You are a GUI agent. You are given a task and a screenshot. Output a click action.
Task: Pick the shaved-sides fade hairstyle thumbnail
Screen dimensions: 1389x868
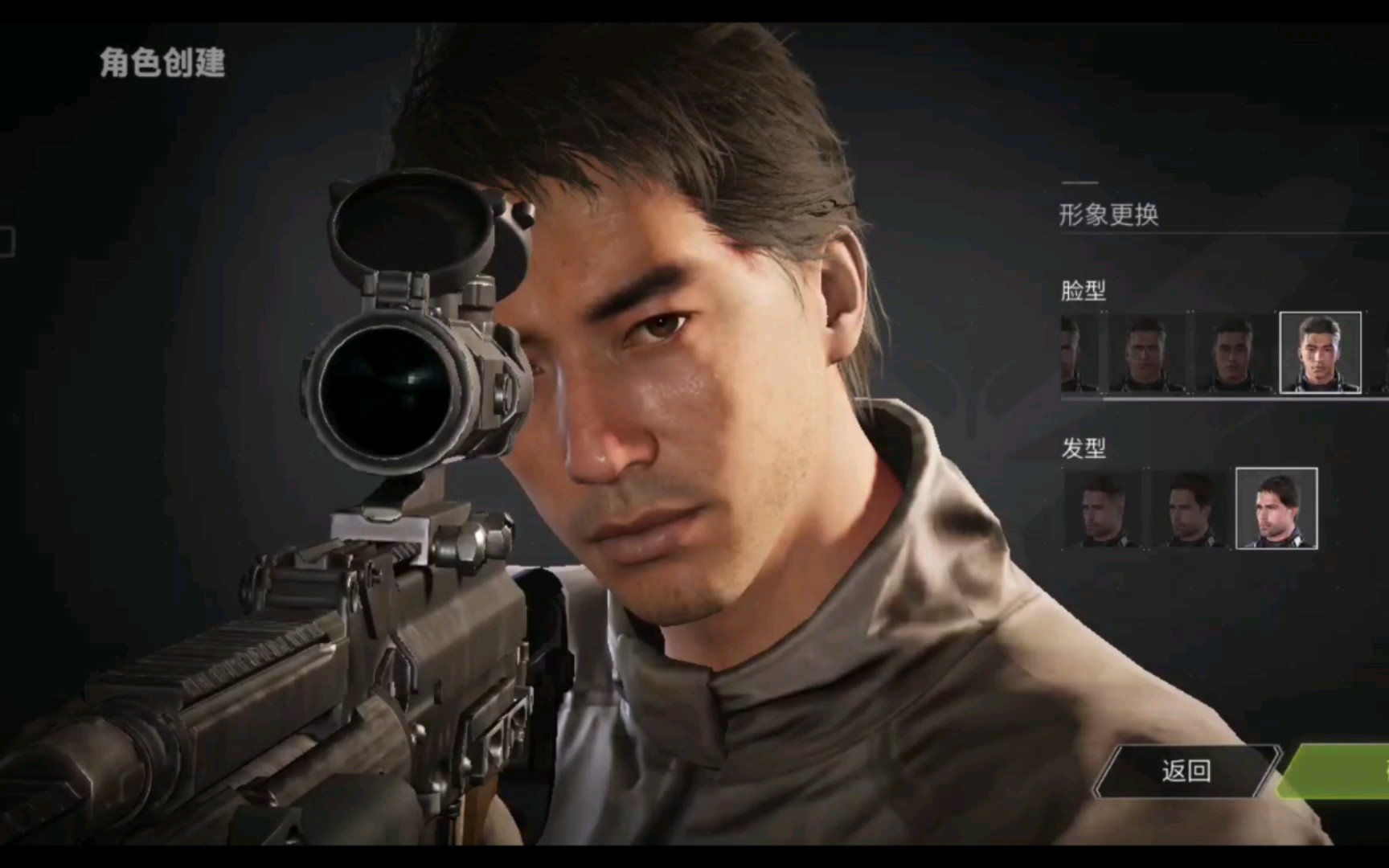point(1102,508)
